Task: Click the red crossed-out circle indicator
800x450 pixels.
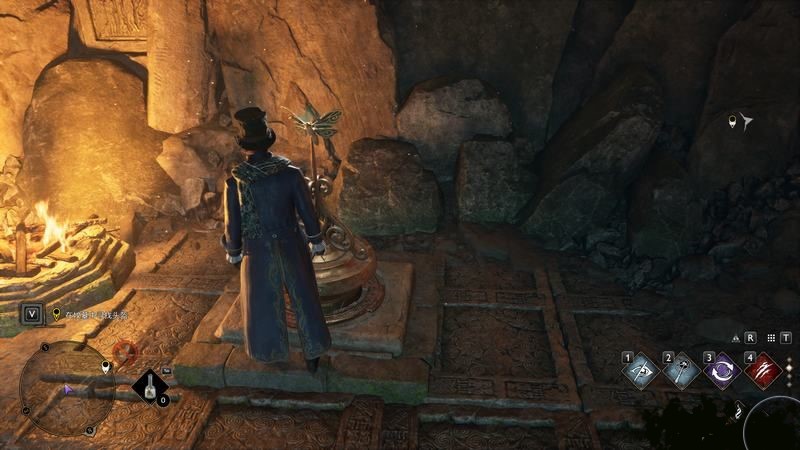Action: 124,352
